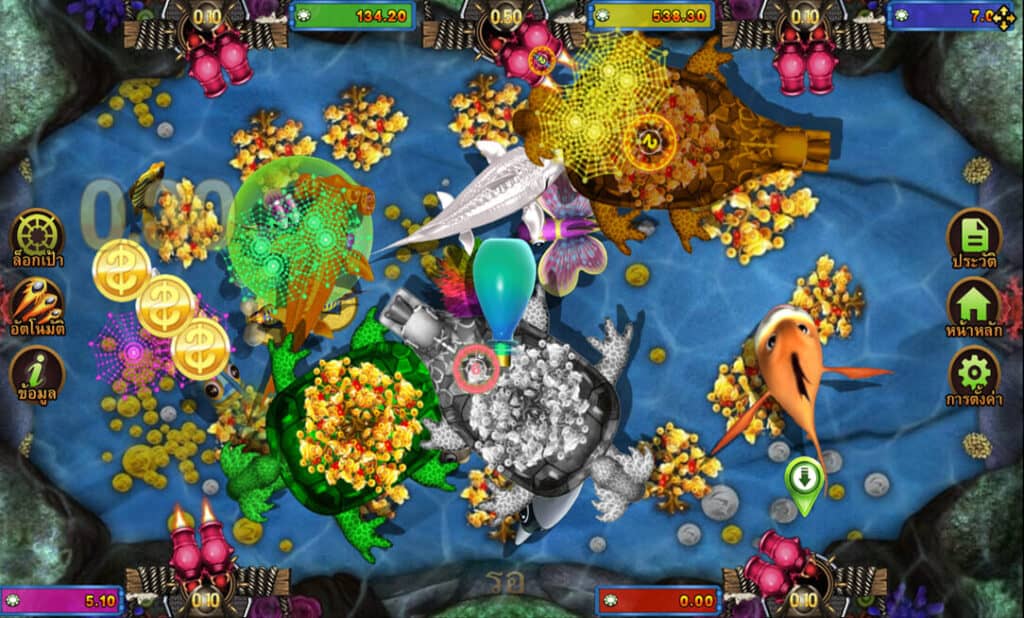The width and height of the screenshot is (1024, 618).
Task: Activate the lock target (ล็อกเป้า) button
Action: (x=37, y=235)
